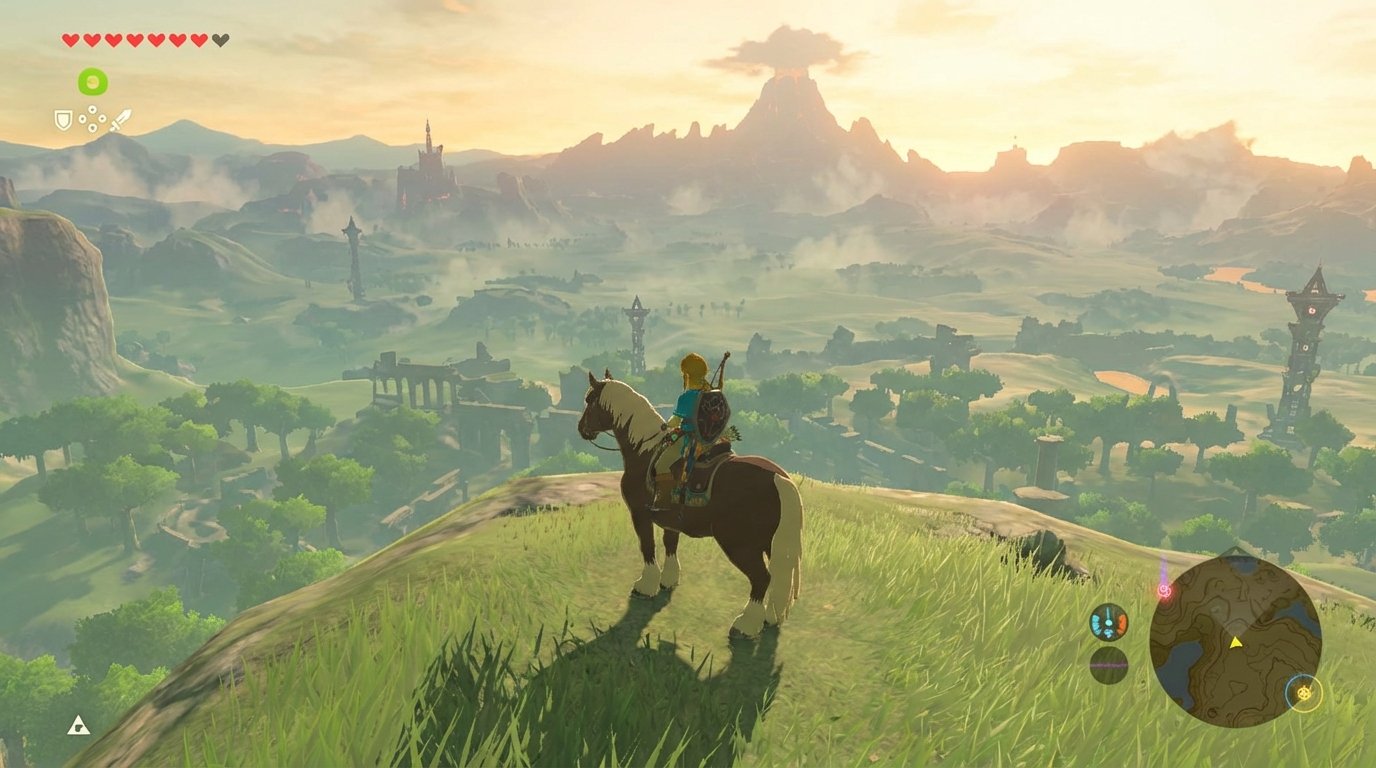Open the green stamina wheel
1376x768 pixels.
(93, 80)
